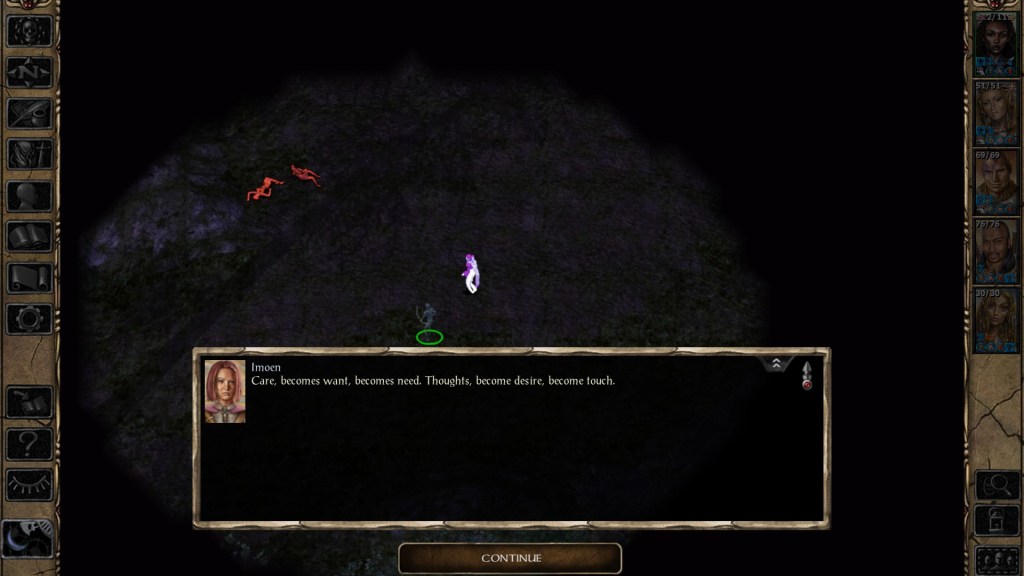Open the journal quill icon

pos(29,113)
